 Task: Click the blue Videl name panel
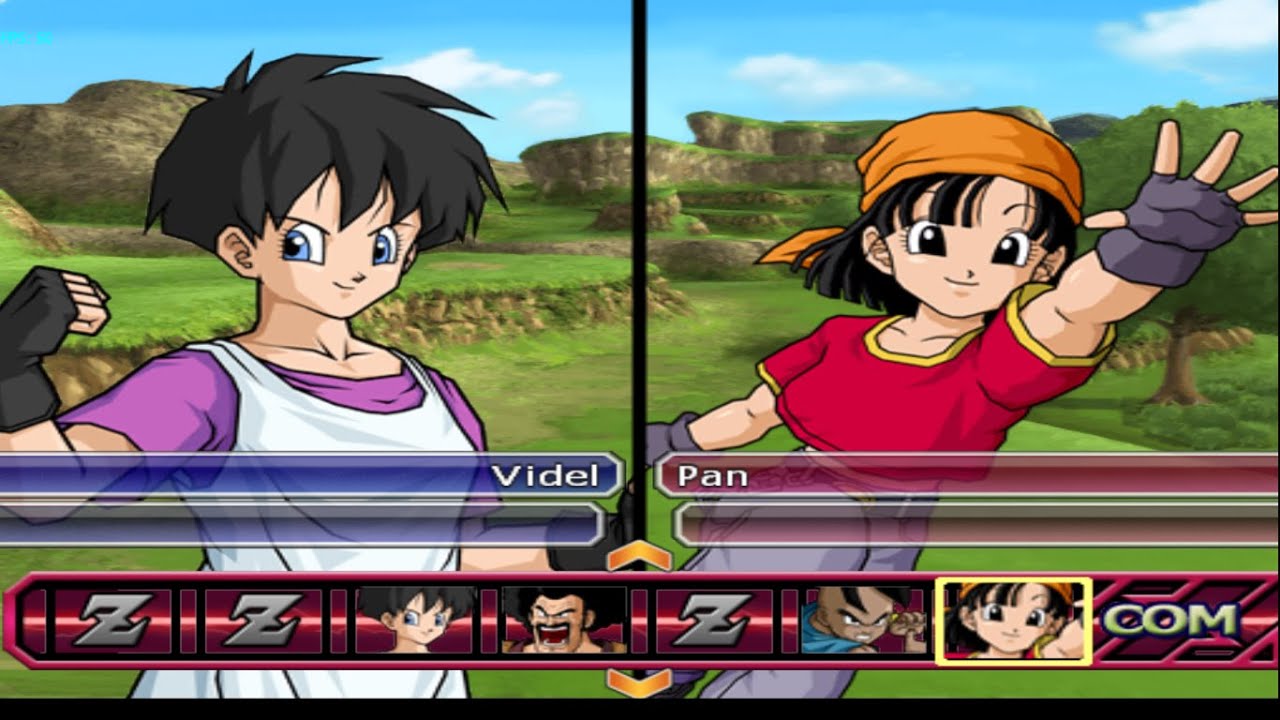coord(310,475)
